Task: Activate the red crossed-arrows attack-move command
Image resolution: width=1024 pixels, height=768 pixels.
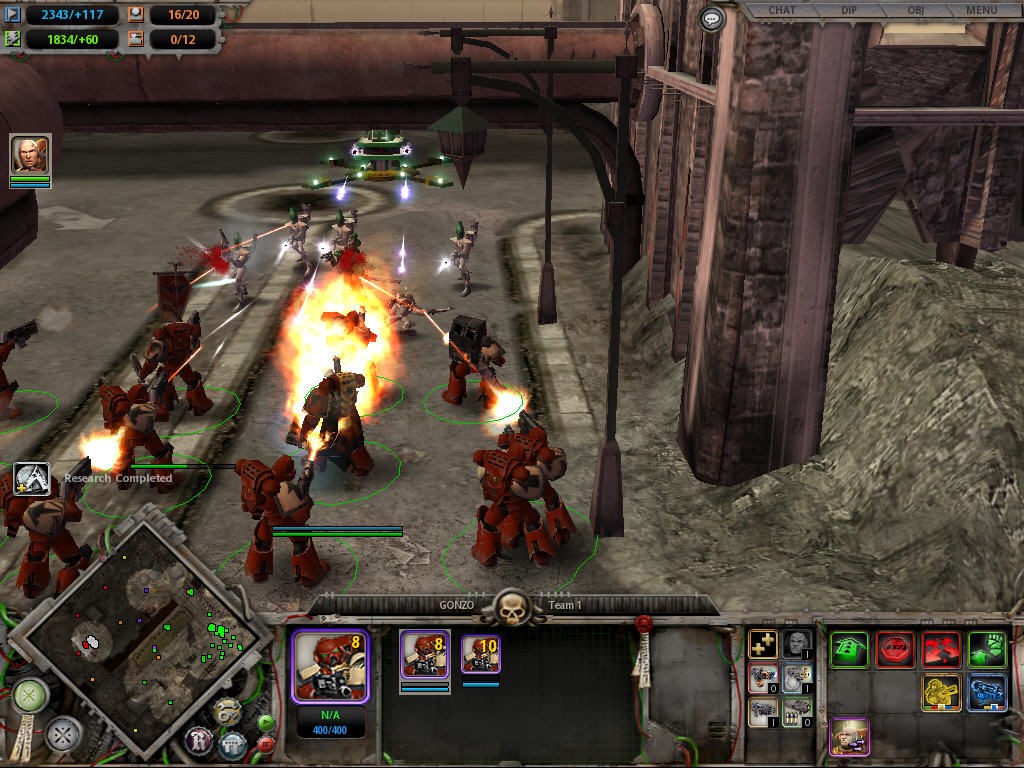Action: [x=941, y=649]
